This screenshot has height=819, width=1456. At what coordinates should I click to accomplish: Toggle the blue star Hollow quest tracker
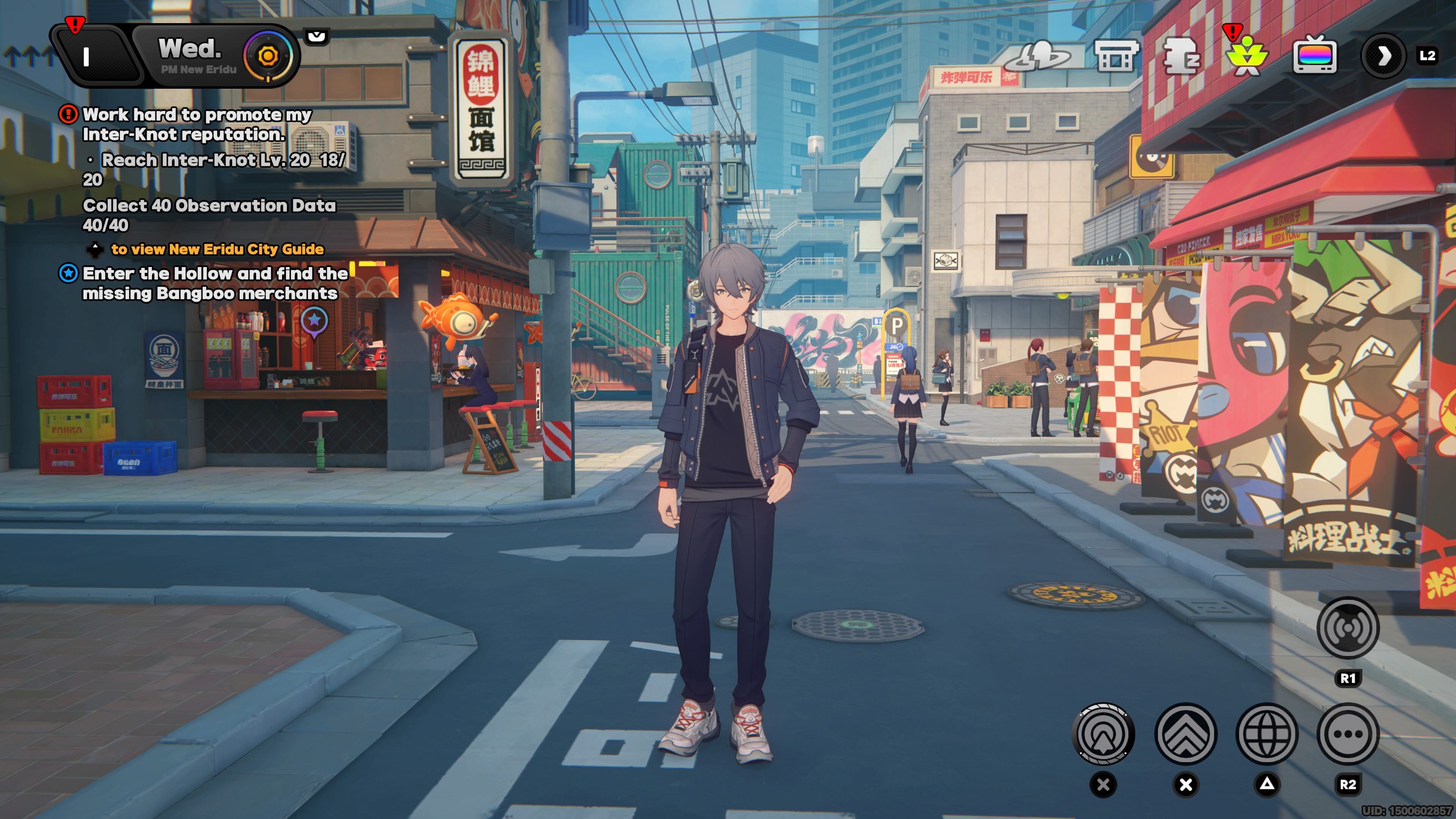69,273
